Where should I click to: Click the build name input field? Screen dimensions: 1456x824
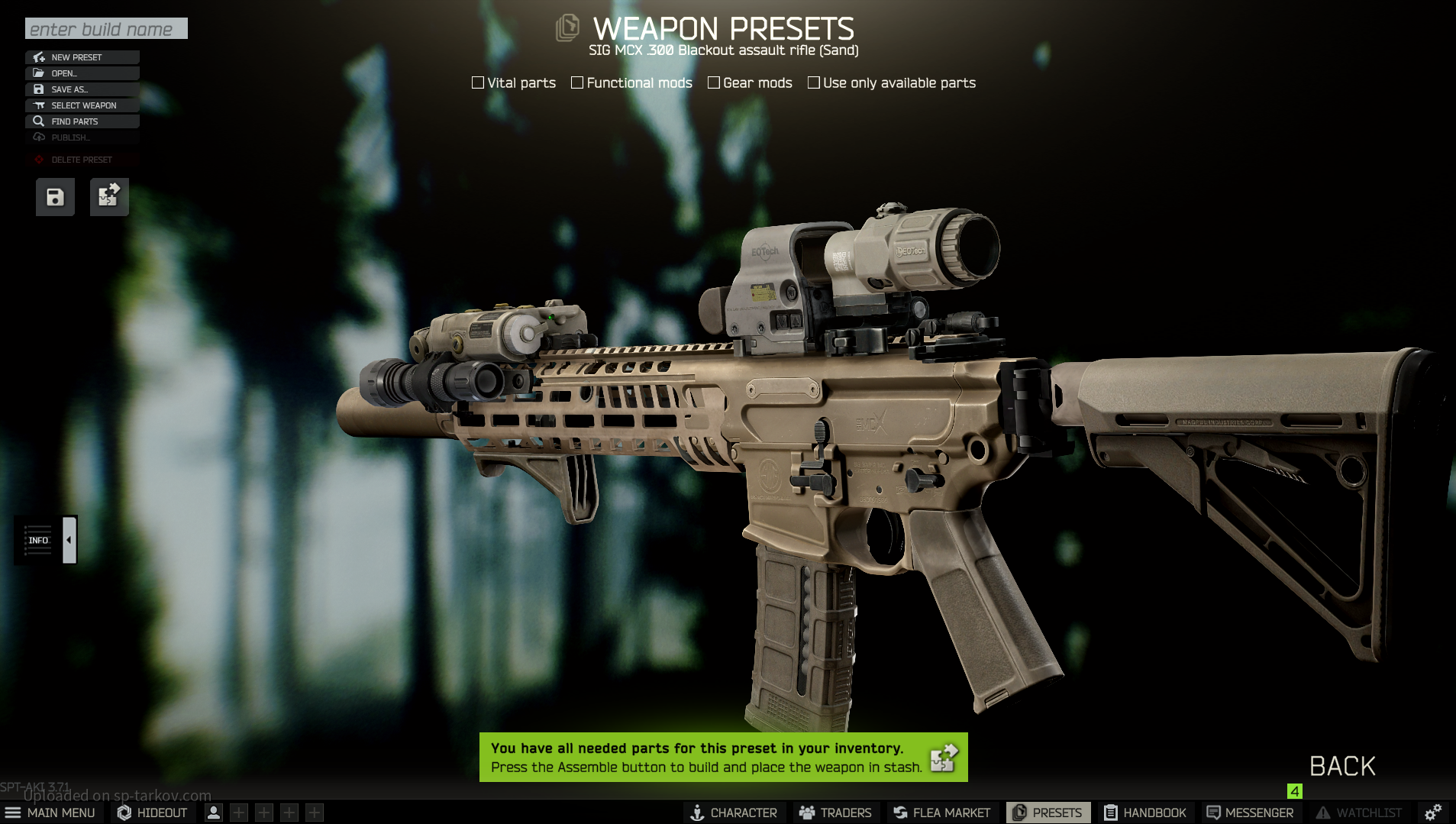pyautogui.click(x=106, y=29)
